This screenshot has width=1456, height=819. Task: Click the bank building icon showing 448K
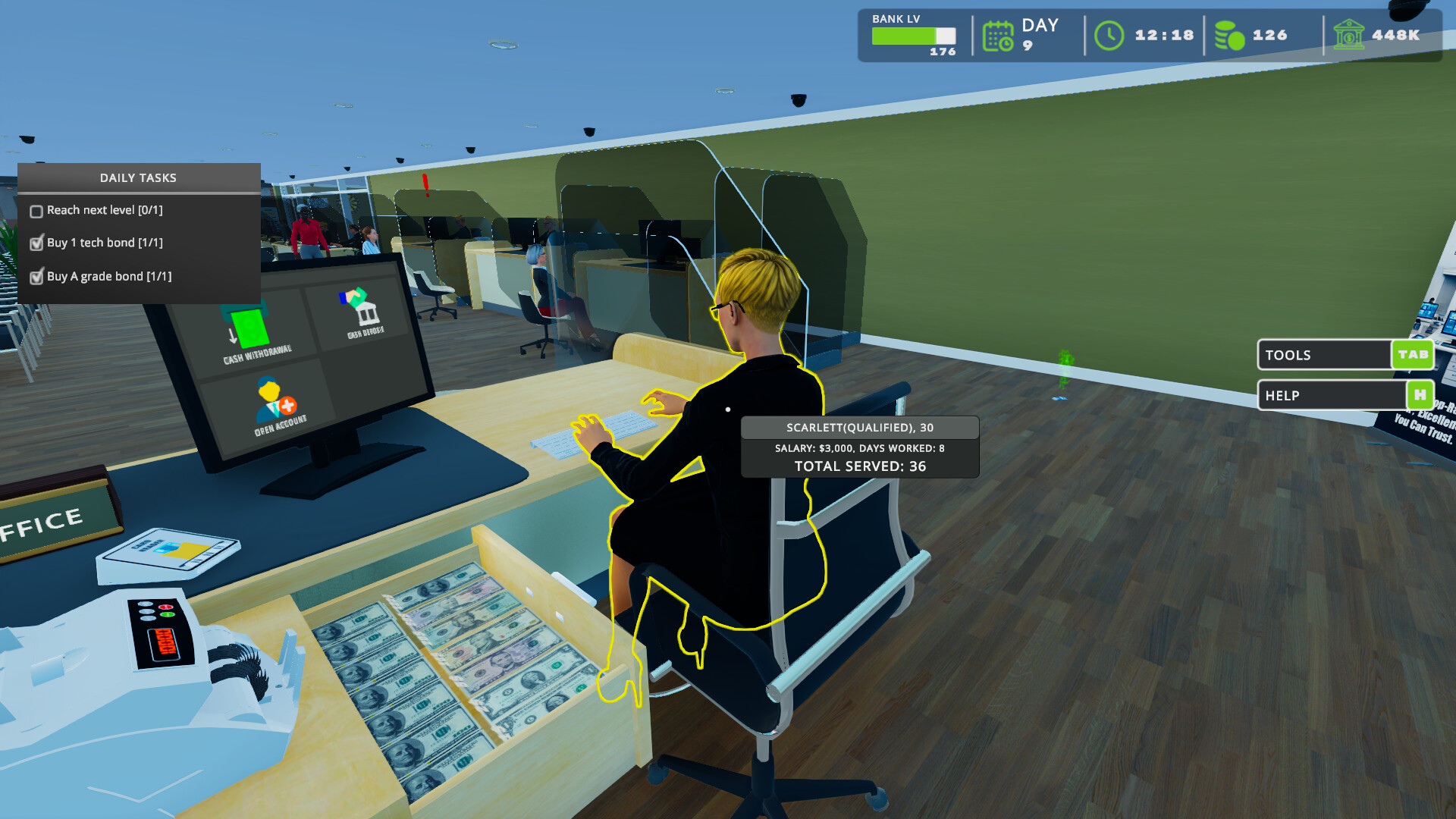click(x=1349, y=35)
